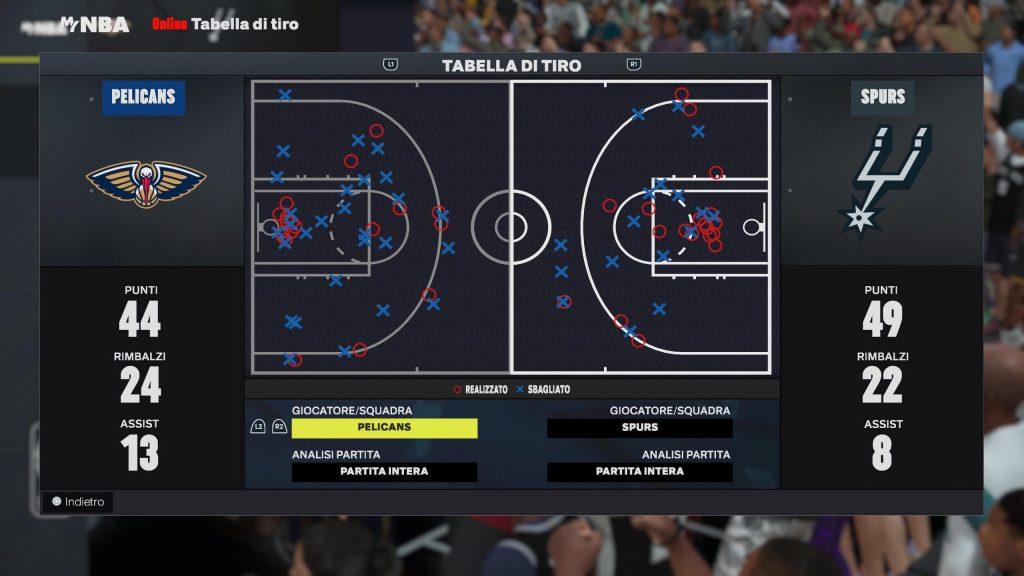1024x576 pixels.
Task: Select the highlighted PELICANS team selector
Action: click(x=384, y=428)
